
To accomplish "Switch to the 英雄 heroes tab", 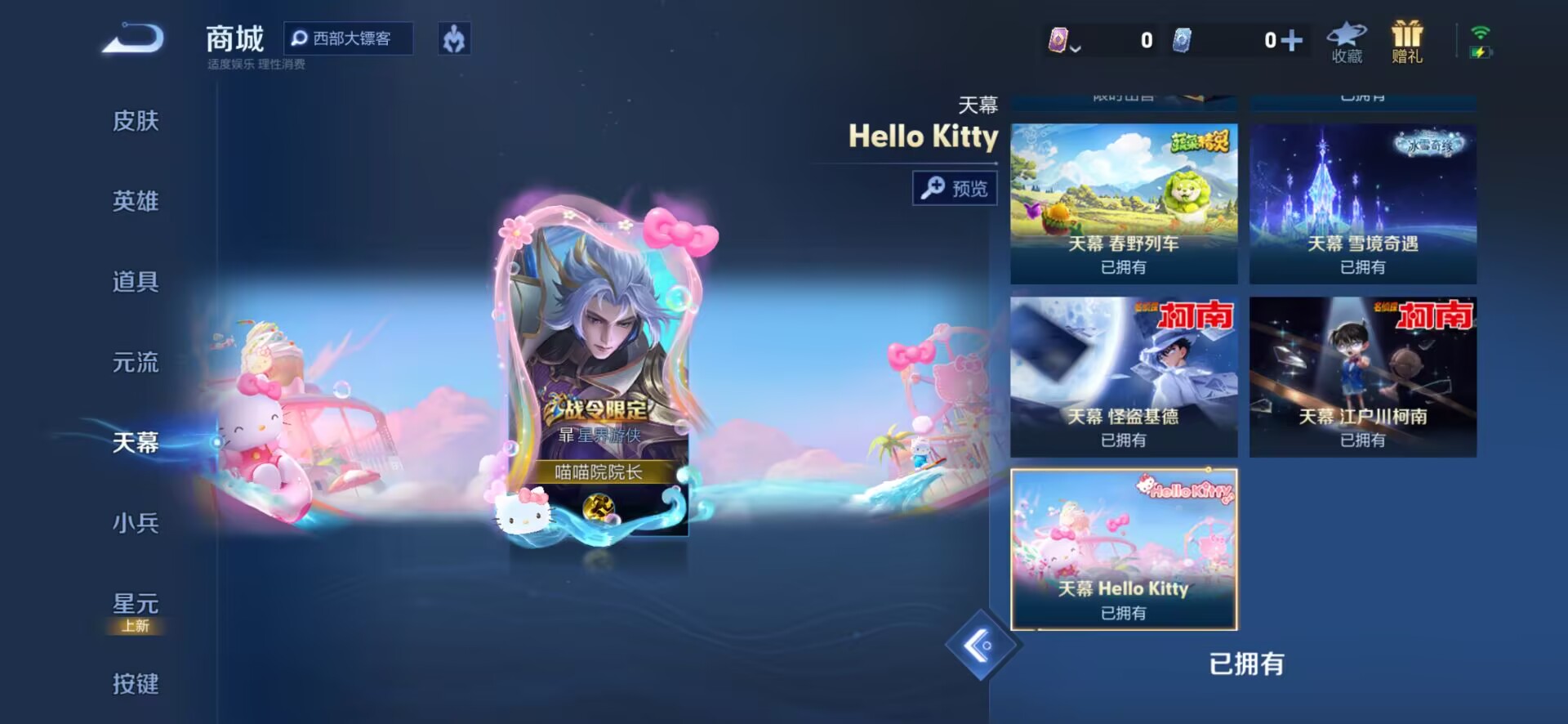I will (136, 201).
